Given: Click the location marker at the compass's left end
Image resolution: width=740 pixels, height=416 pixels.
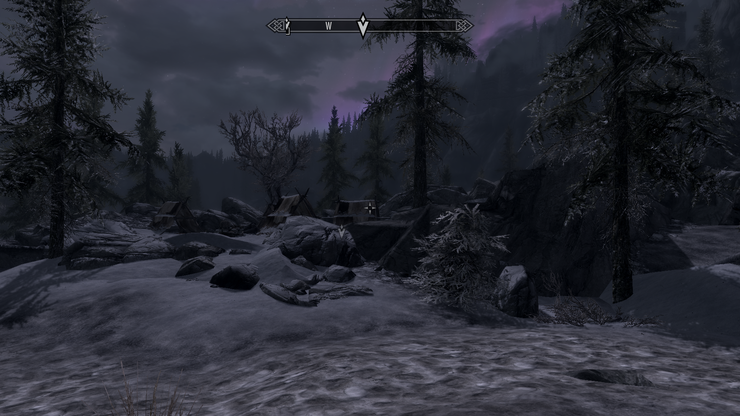Looking at the screenshot, I should [x=286, y=25].
